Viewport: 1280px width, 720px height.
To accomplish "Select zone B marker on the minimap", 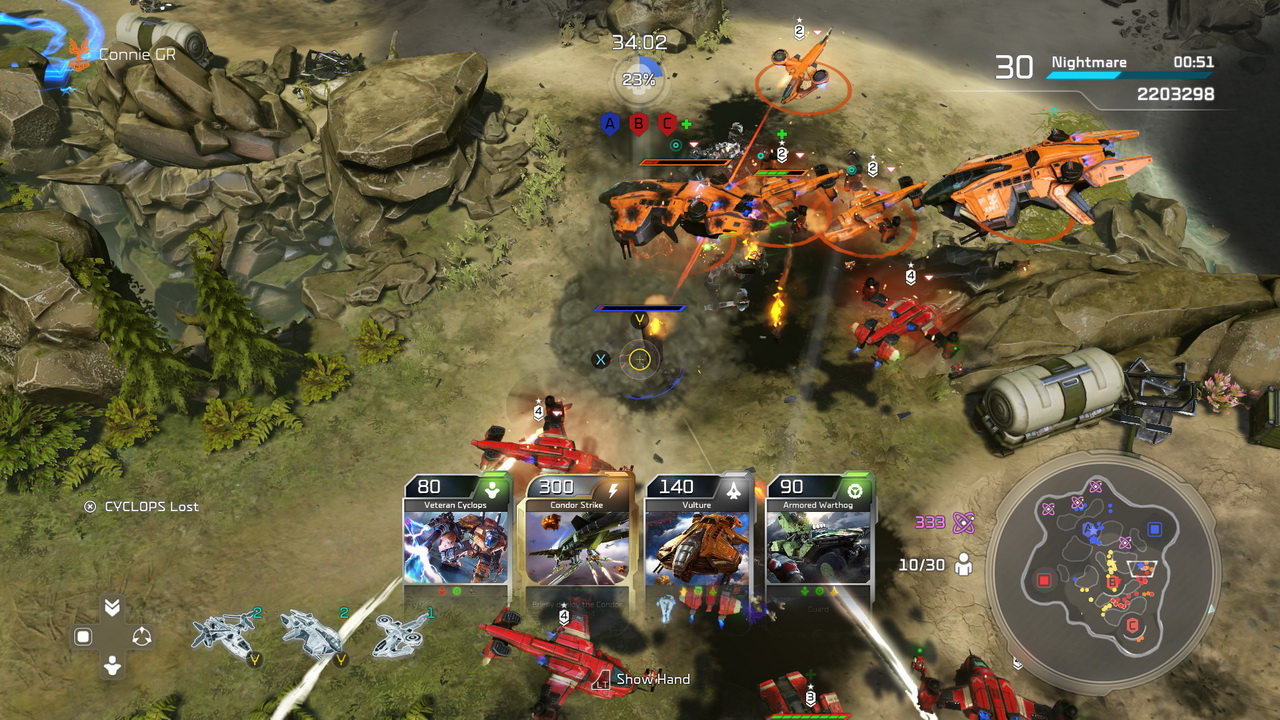I will 1113,582.
